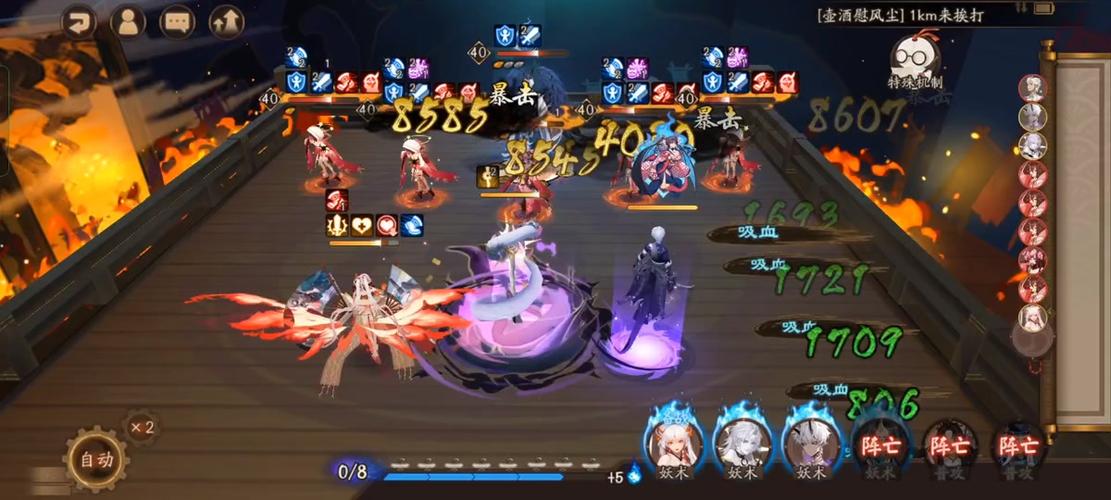Tap the return arrow button

(79, 22)
